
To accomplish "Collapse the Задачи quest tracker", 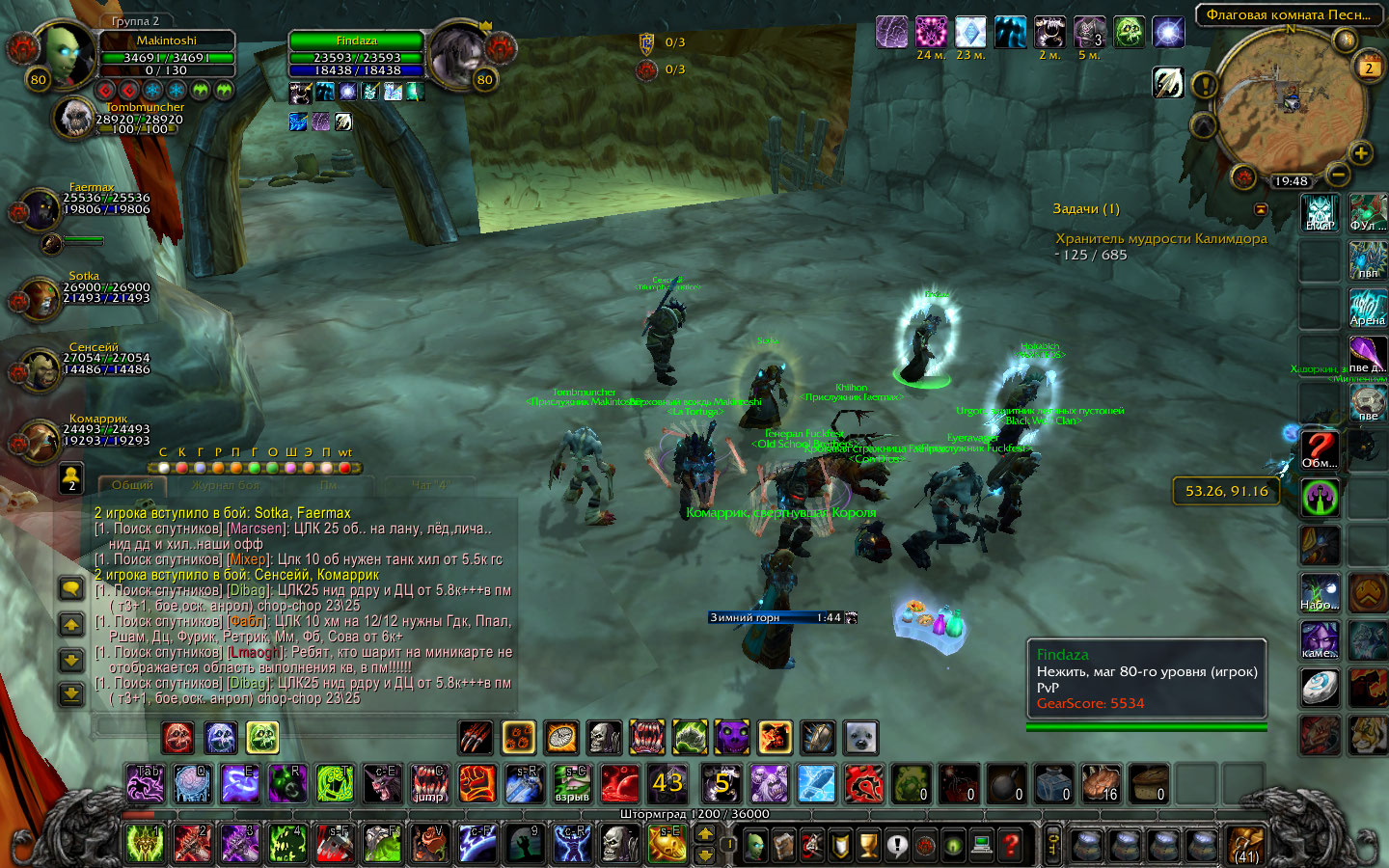I will coord(1260,209).
